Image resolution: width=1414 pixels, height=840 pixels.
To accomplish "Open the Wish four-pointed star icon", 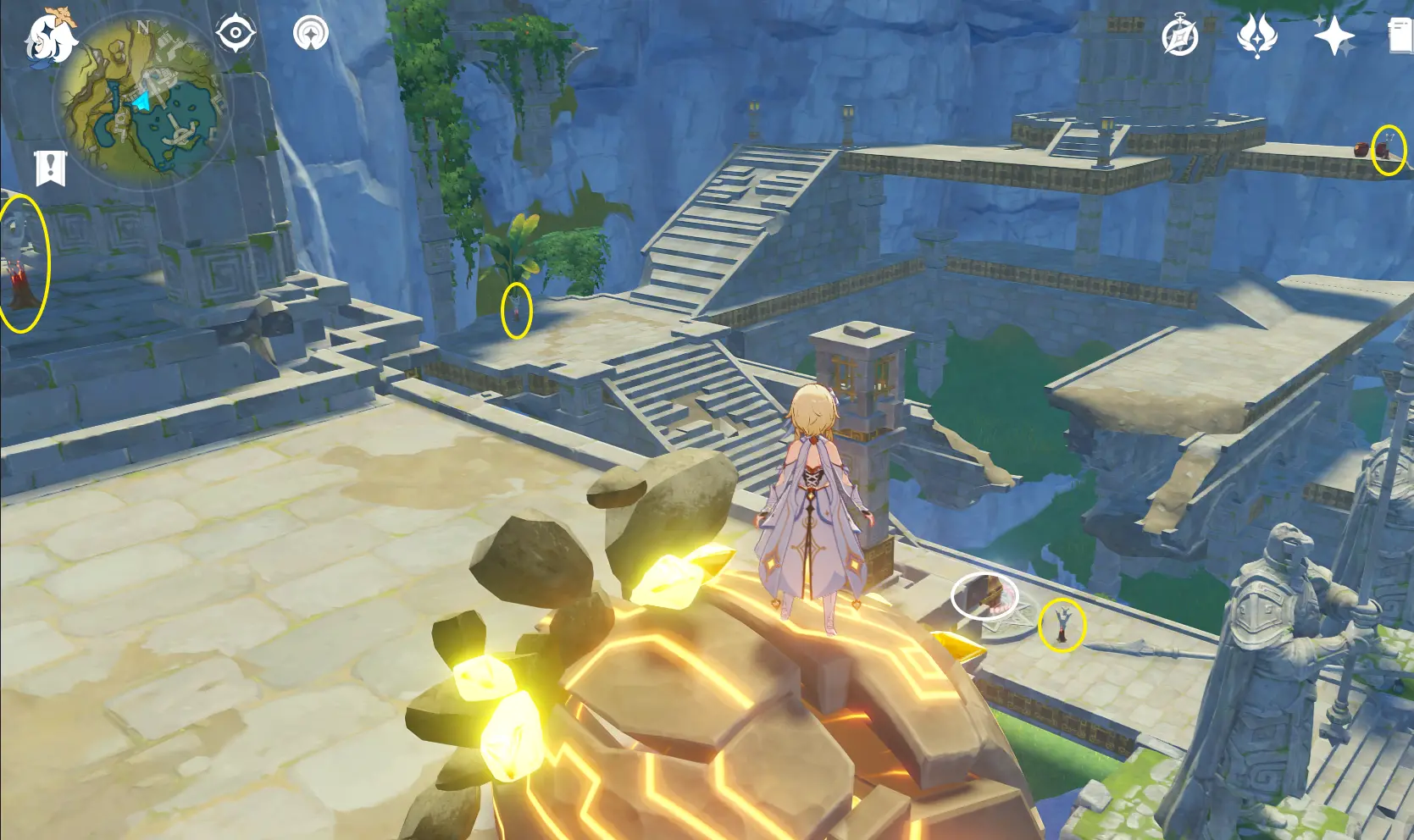I will point(1334,37).
